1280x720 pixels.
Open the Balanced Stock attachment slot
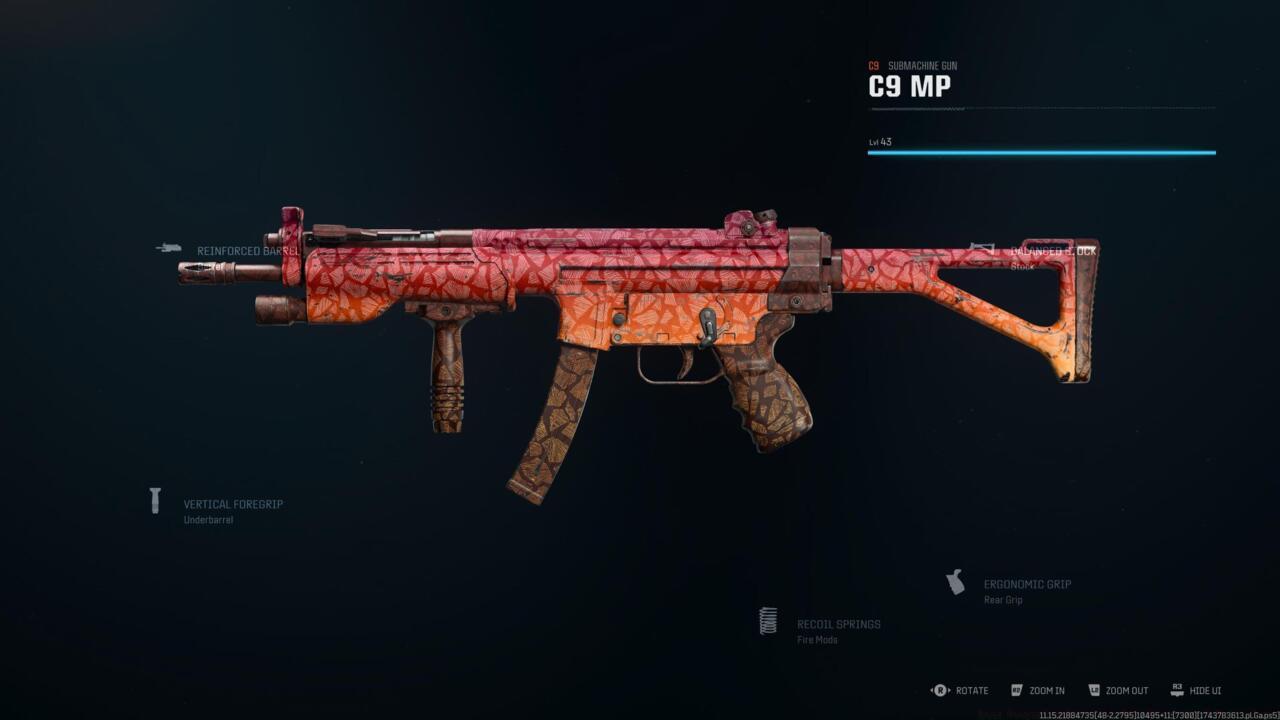pyautogui.click(x=1052, y=251)
